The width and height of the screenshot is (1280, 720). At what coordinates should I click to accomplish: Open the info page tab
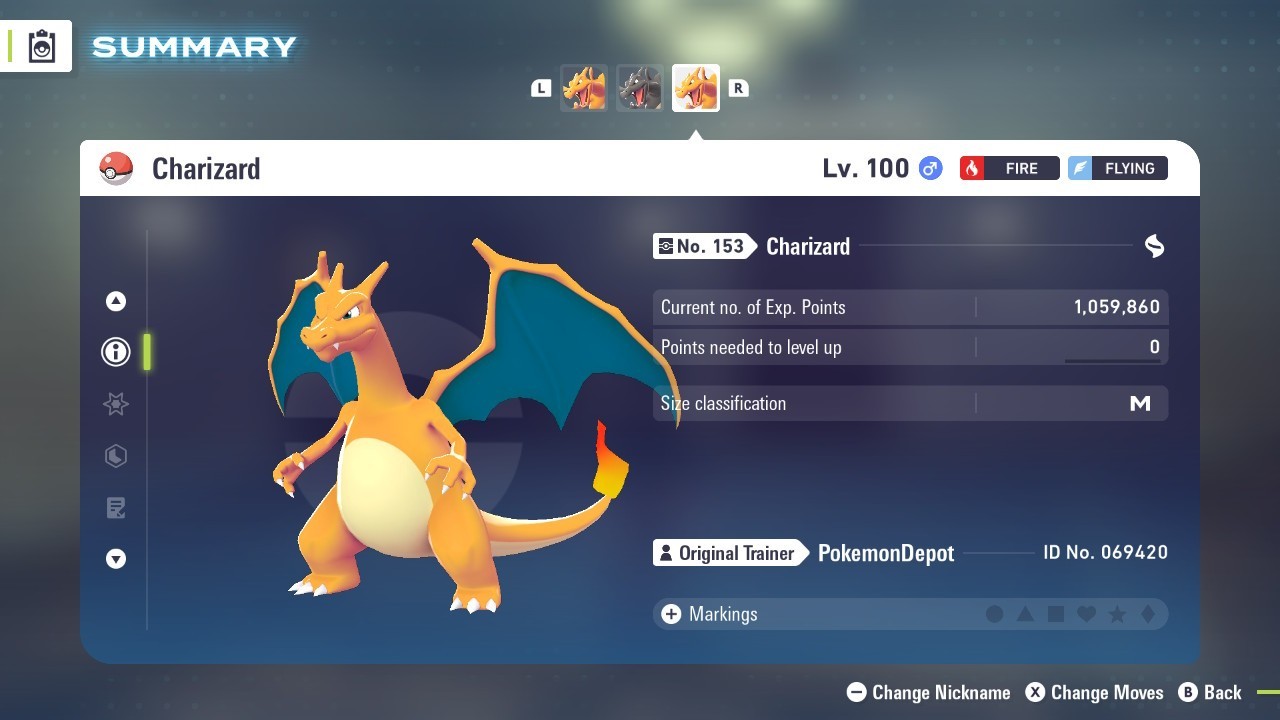tap(116, 352)
